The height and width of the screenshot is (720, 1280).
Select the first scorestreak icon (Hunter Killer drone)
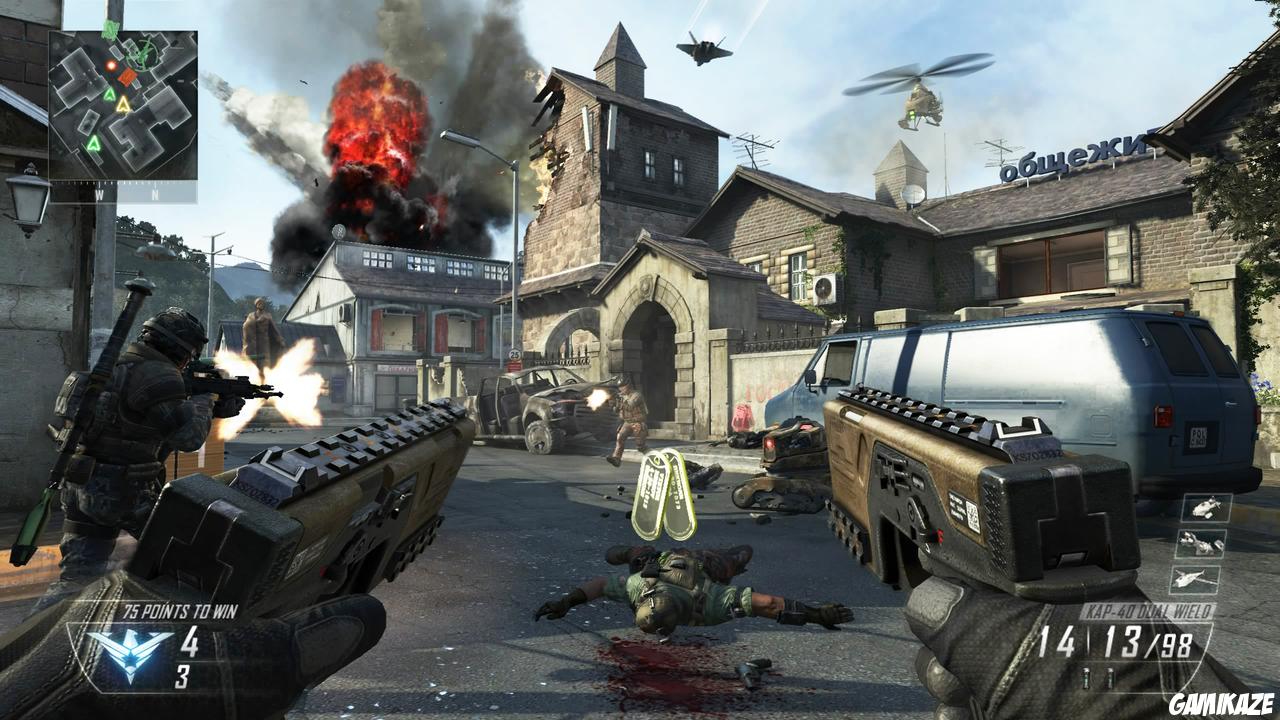pos(1205,508)
